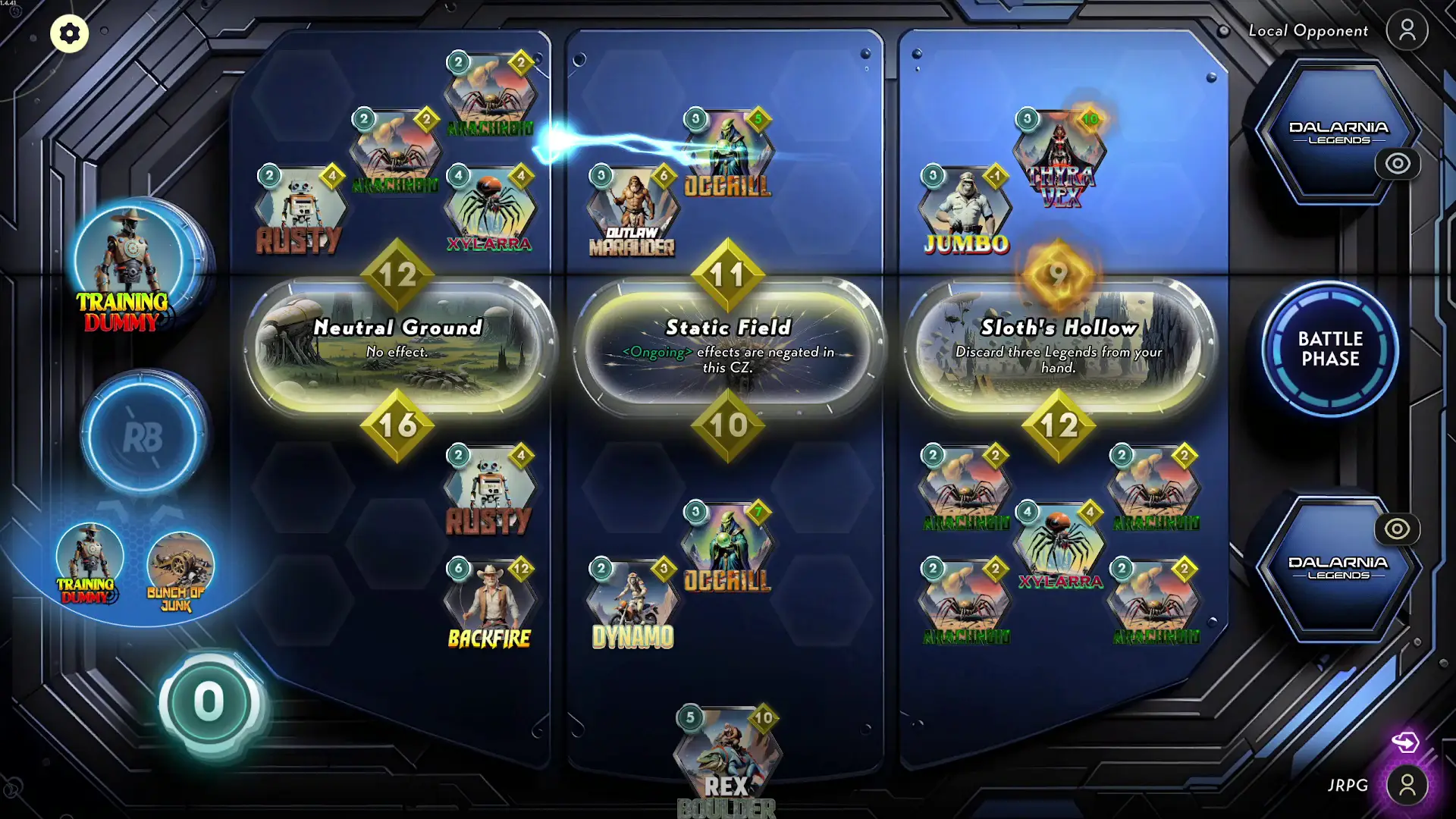This screenshot has height=819, width=1456.
Task: Open the settings gear menu
Action: (x=69, y=33)
